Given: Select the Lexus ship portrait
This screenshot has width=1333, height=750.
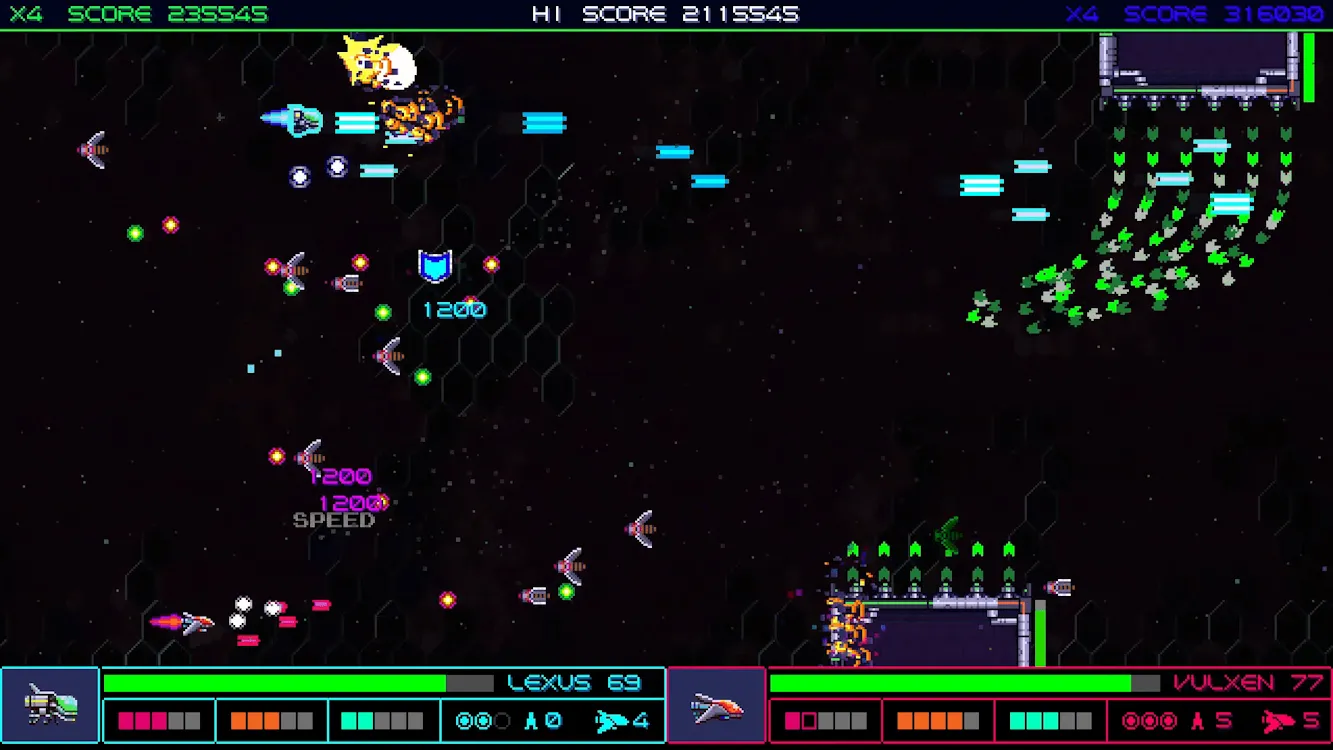Looking at the screenshot, I should [x=50, y=705].
